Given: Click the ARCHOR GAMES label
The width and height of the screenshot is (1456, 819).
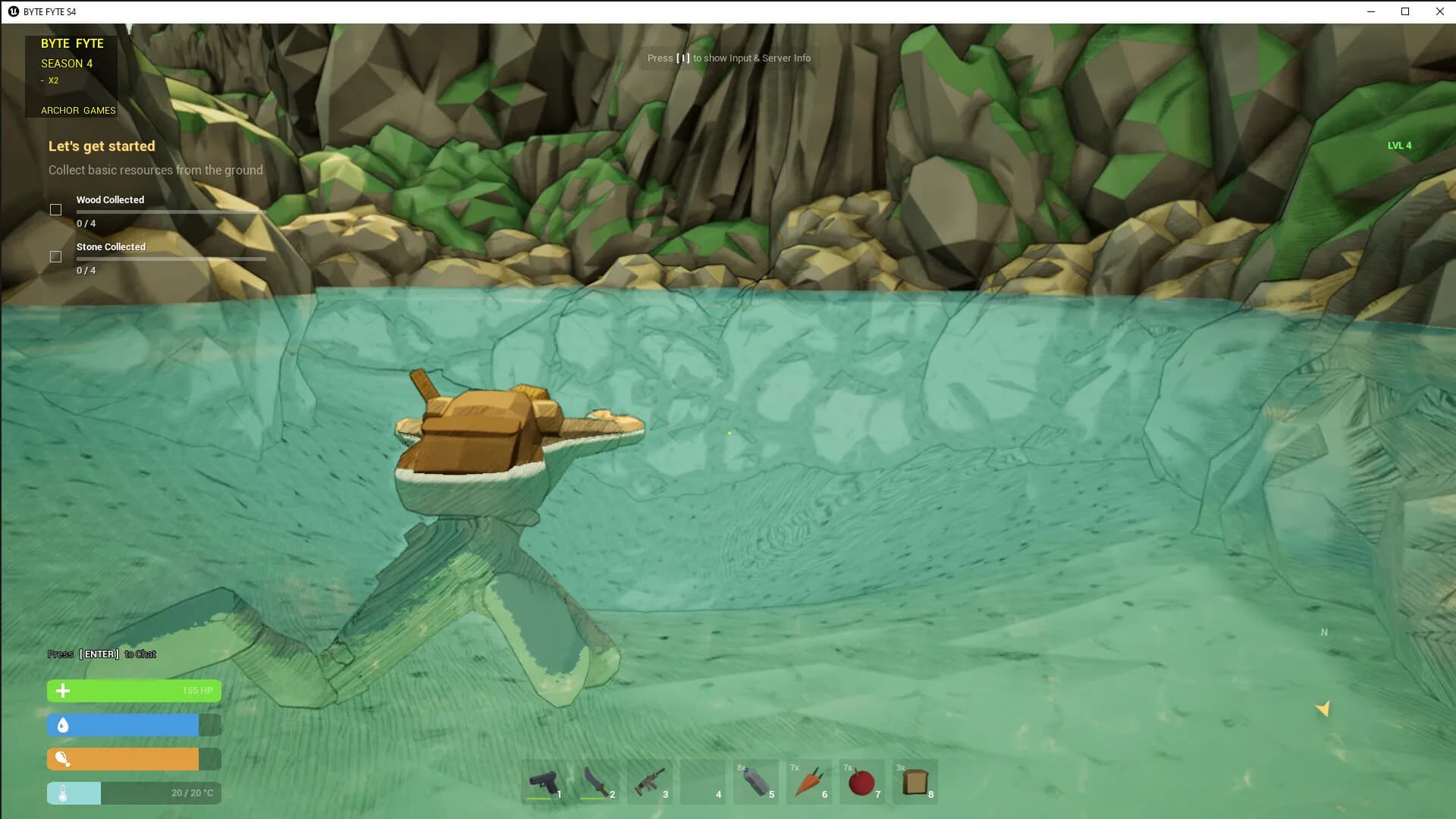Looking at the screenshot, I should click(78, 110).
